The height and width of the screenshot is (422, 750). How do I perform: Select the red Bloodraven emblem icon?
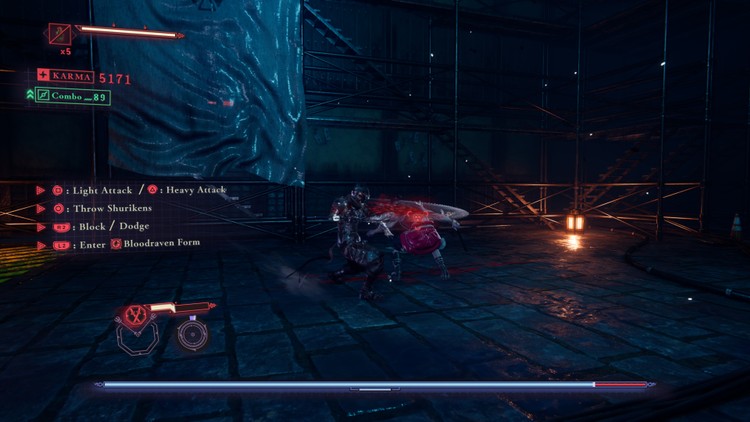pos(134,313)
